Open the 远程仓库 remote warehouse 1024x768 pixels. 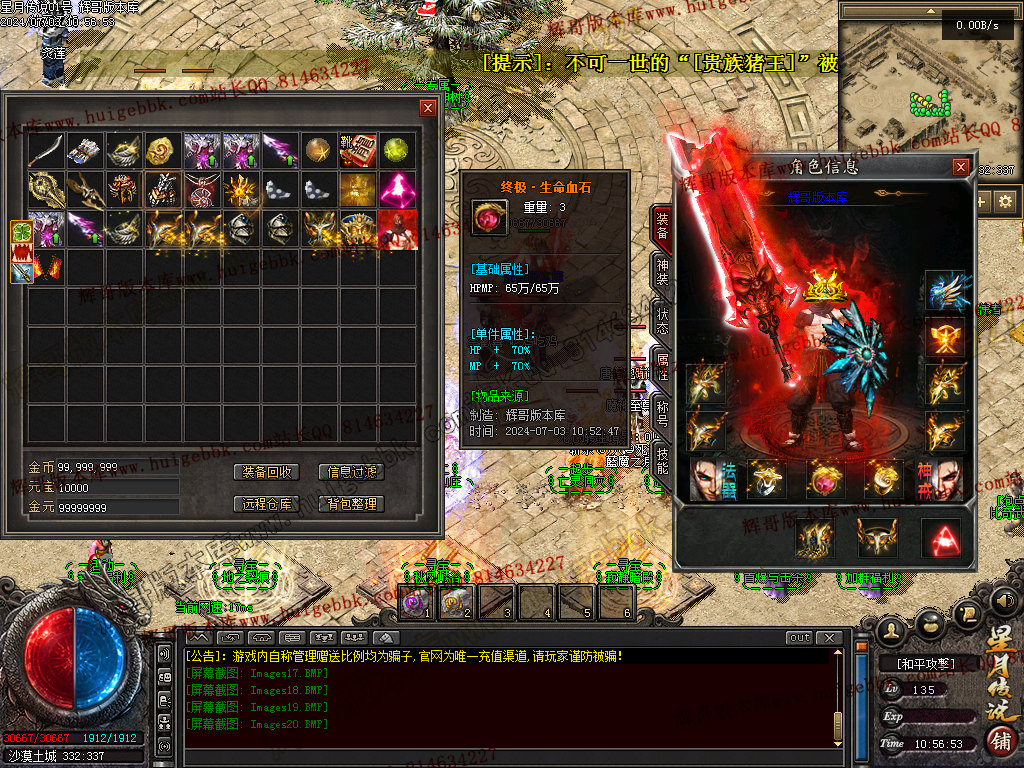point(267,504)
